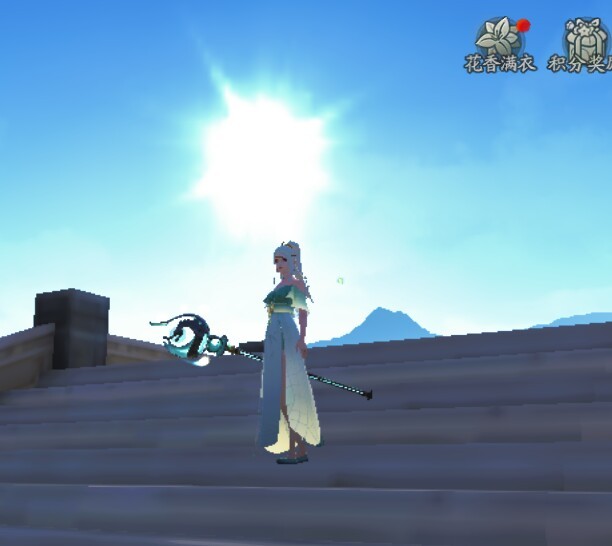
Task: Open the 花香满衣 flower event icon
Action: point(500,40)
